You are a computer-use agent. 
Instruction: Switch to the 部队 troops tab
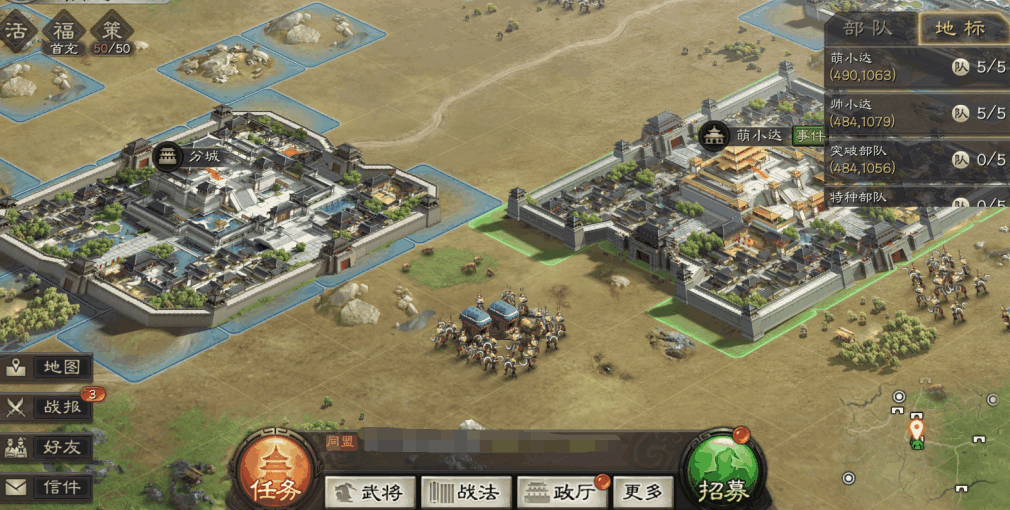(867, 27)
